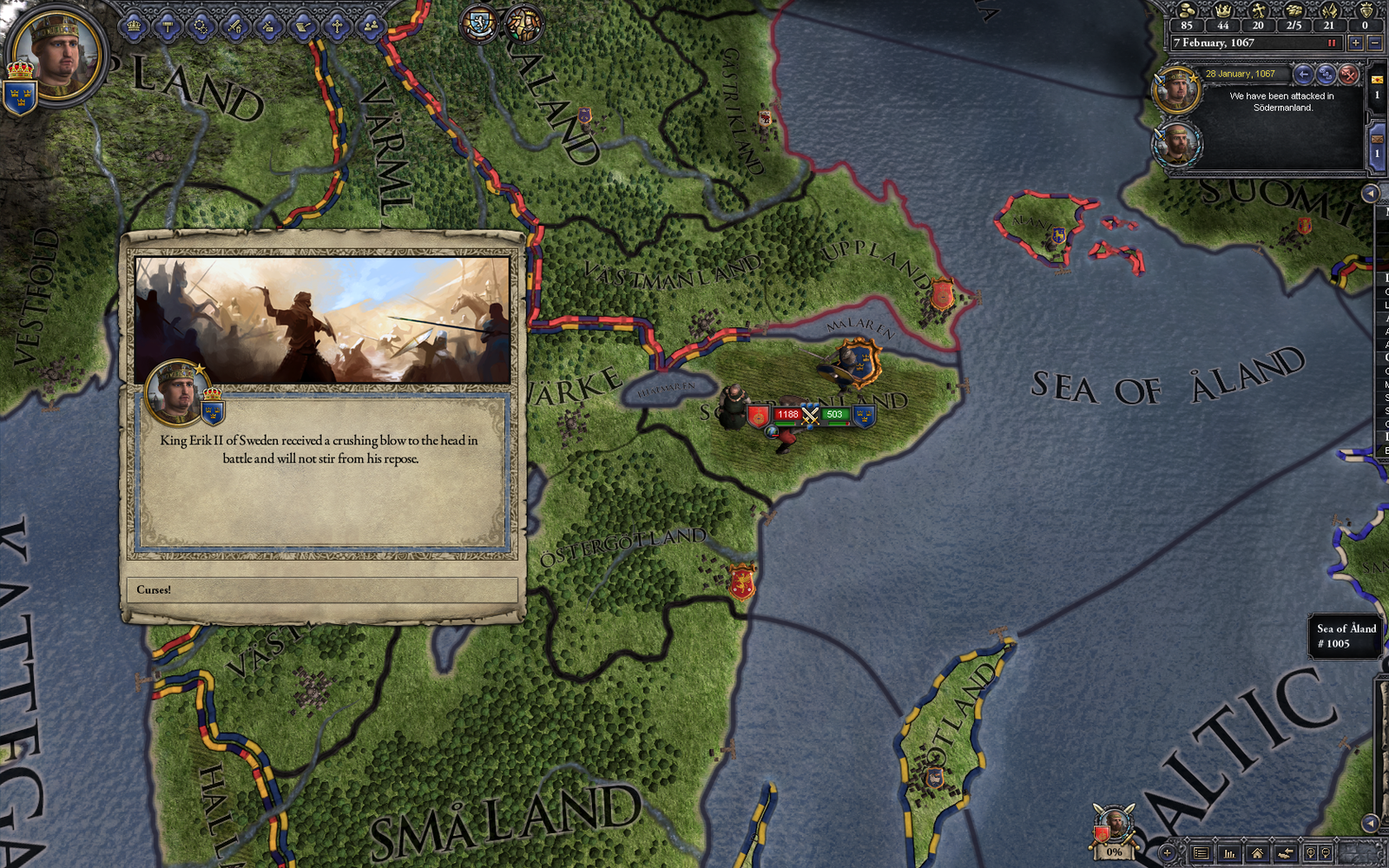This screenshot has height=868, width=1389.
Task: Go to capital using the home icon
Action: click(1258, 854)
